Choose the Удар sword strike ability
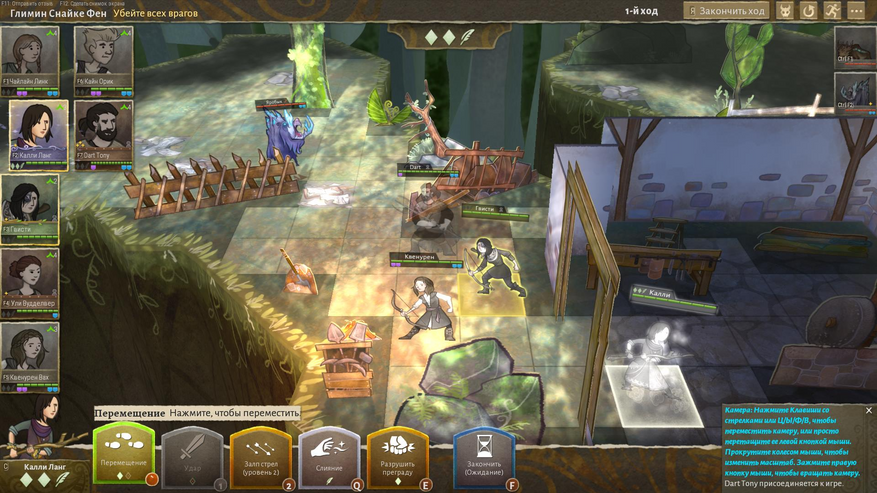This screenshot has height=493, width=877. [192, 456]
